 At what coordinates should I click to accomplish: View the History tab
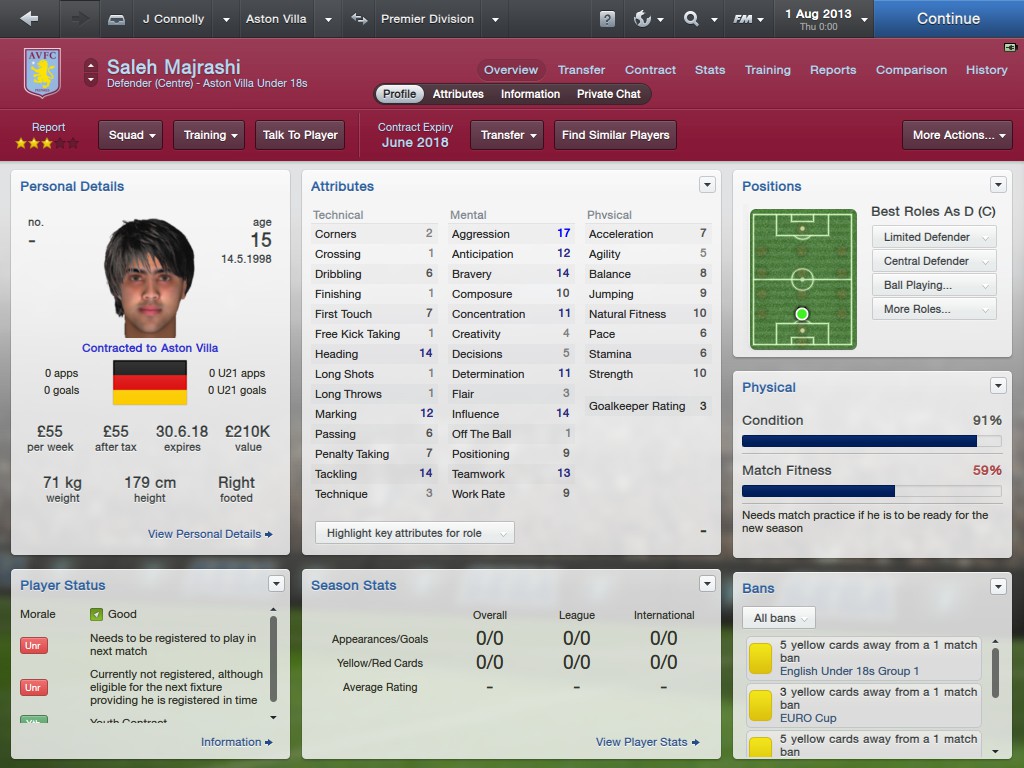point(986,70)
